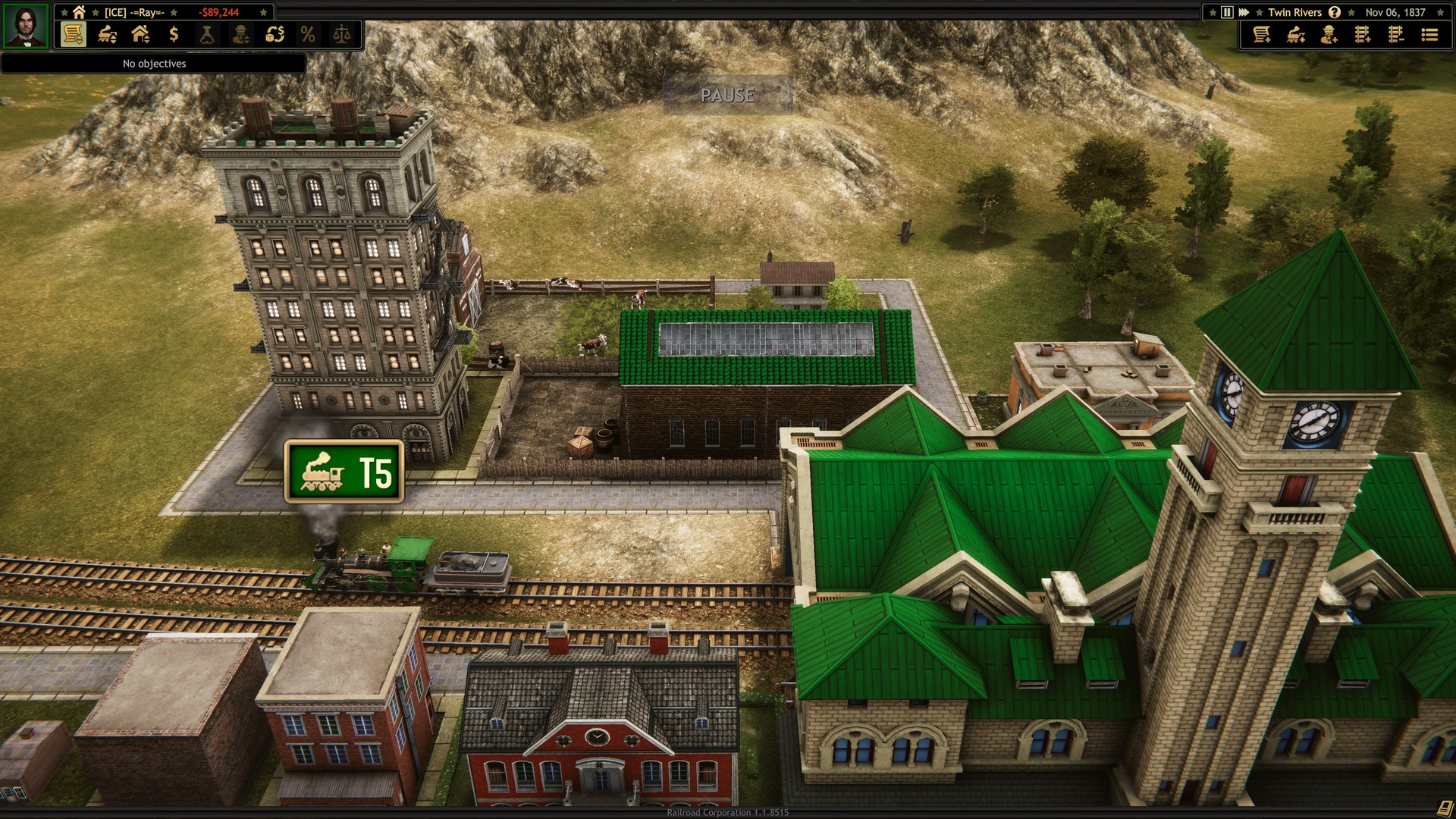The image size is (1456, 819).
Task: Expand the buildings list sorting icon
Action: pyautogui.click(x=140, y=34)
